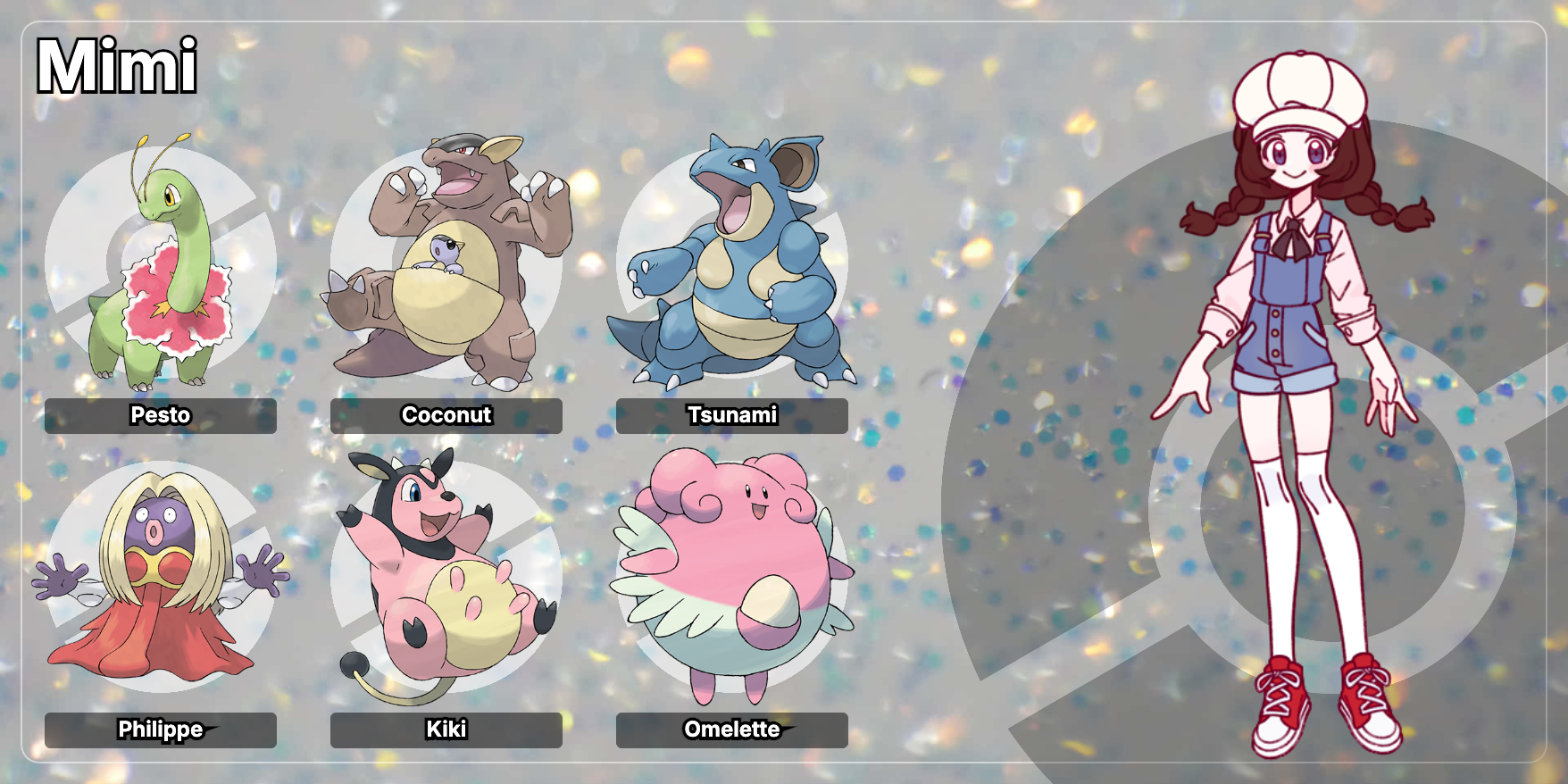Viewport: 1568px width, 784px height.
Task: Click the Coconut name label
Action: [x=446, y=415]
